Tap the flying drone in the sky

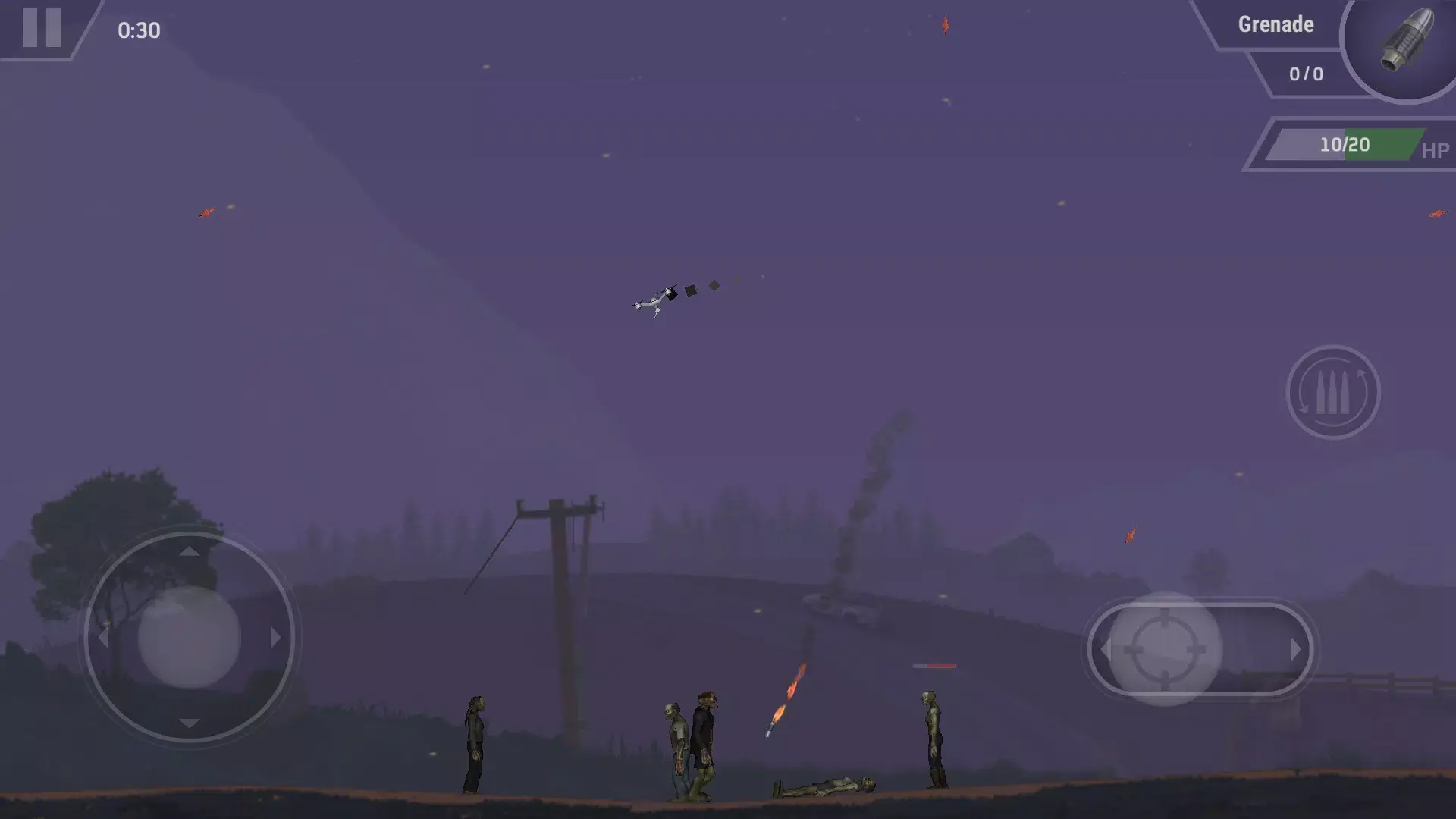click(654, 301)
